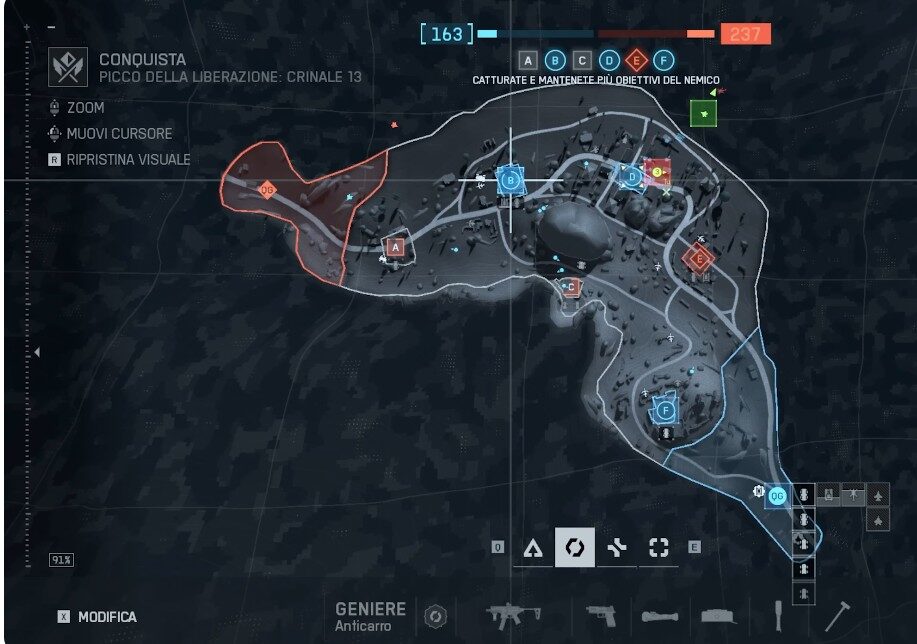The height and width of the screenshot is (644, 917).
Task: Select the sledgehammer melee slot
Action: pyautogui.click(x=836, y=615)
